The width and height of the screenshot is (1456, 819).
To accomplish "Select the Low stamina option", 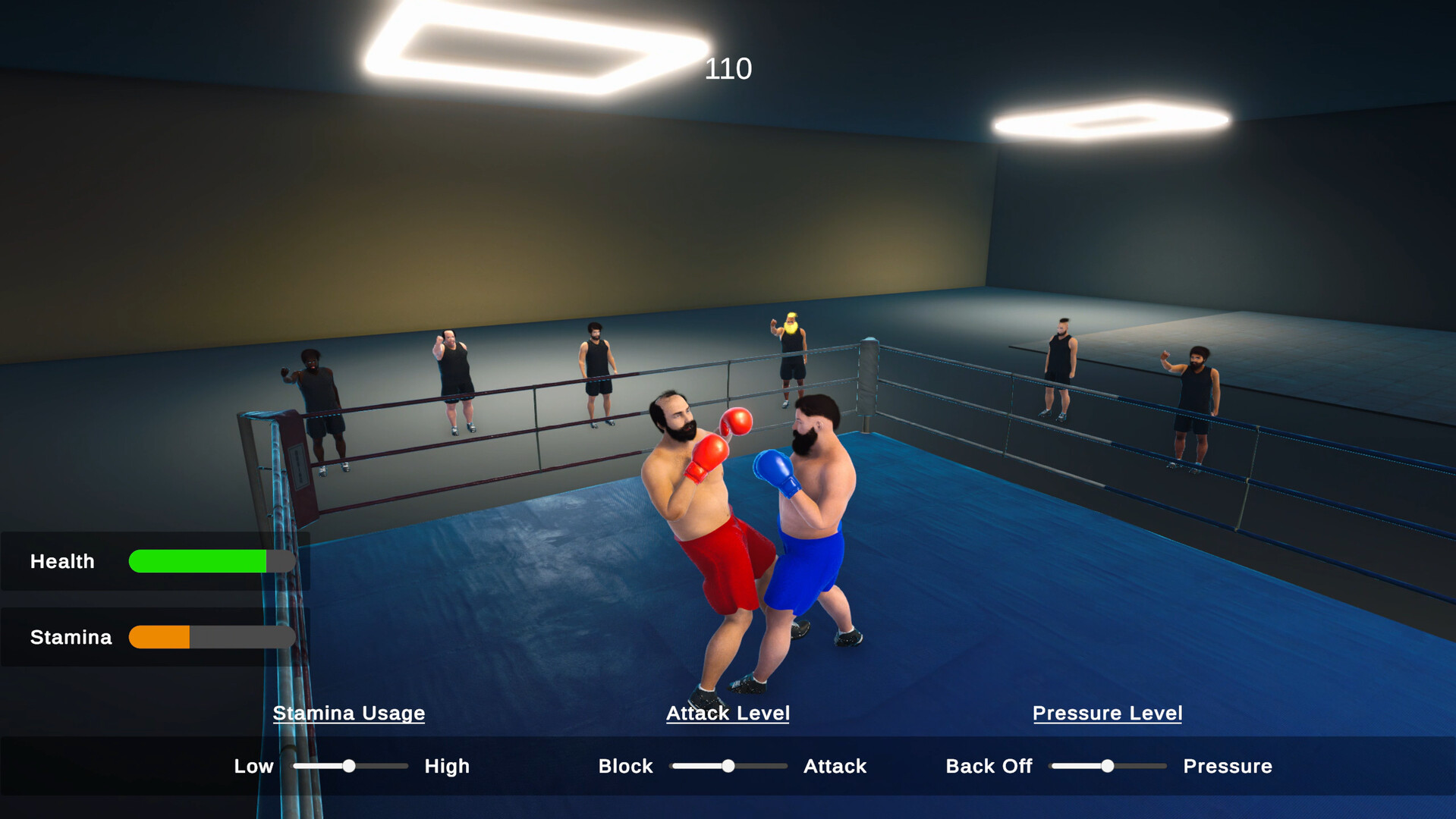I will pyautogui.click(x=253, y=766).
